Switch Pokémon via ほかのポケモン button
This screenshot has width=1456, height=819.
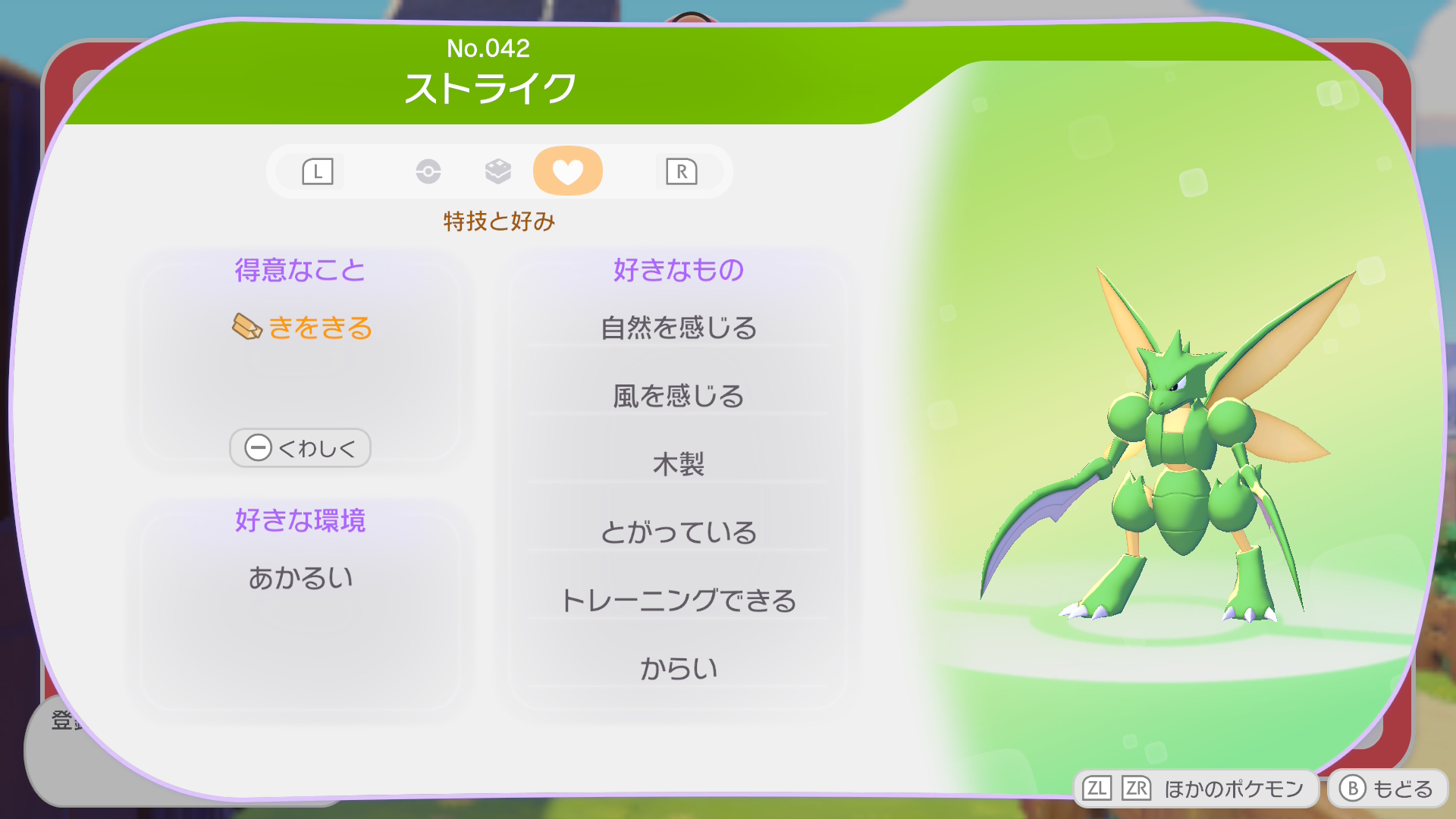(x=1194, y=789)
